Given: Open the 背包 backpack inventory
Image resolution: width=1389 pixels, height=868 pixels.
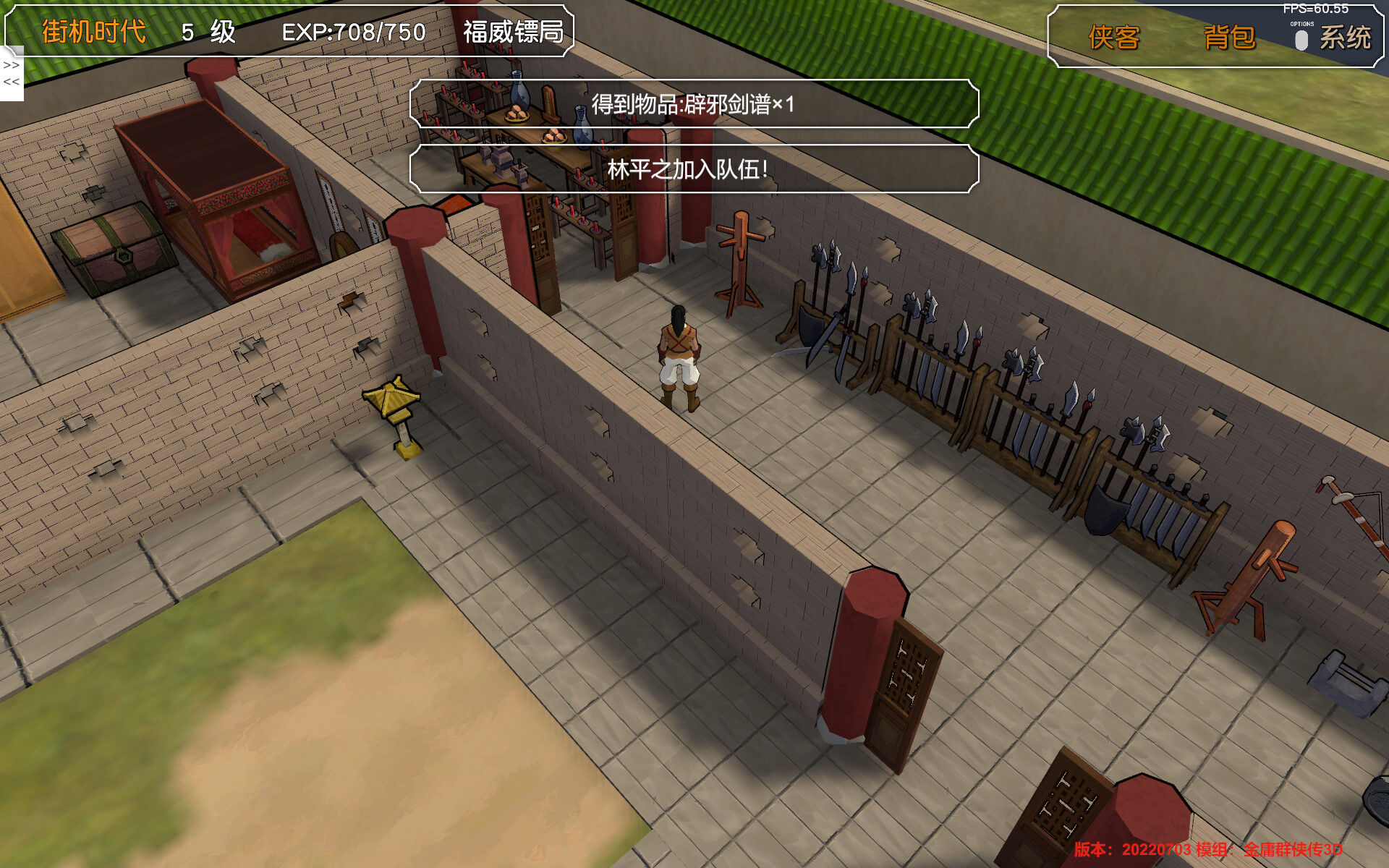Looking at the screenshot, I should coord(1229,38).
